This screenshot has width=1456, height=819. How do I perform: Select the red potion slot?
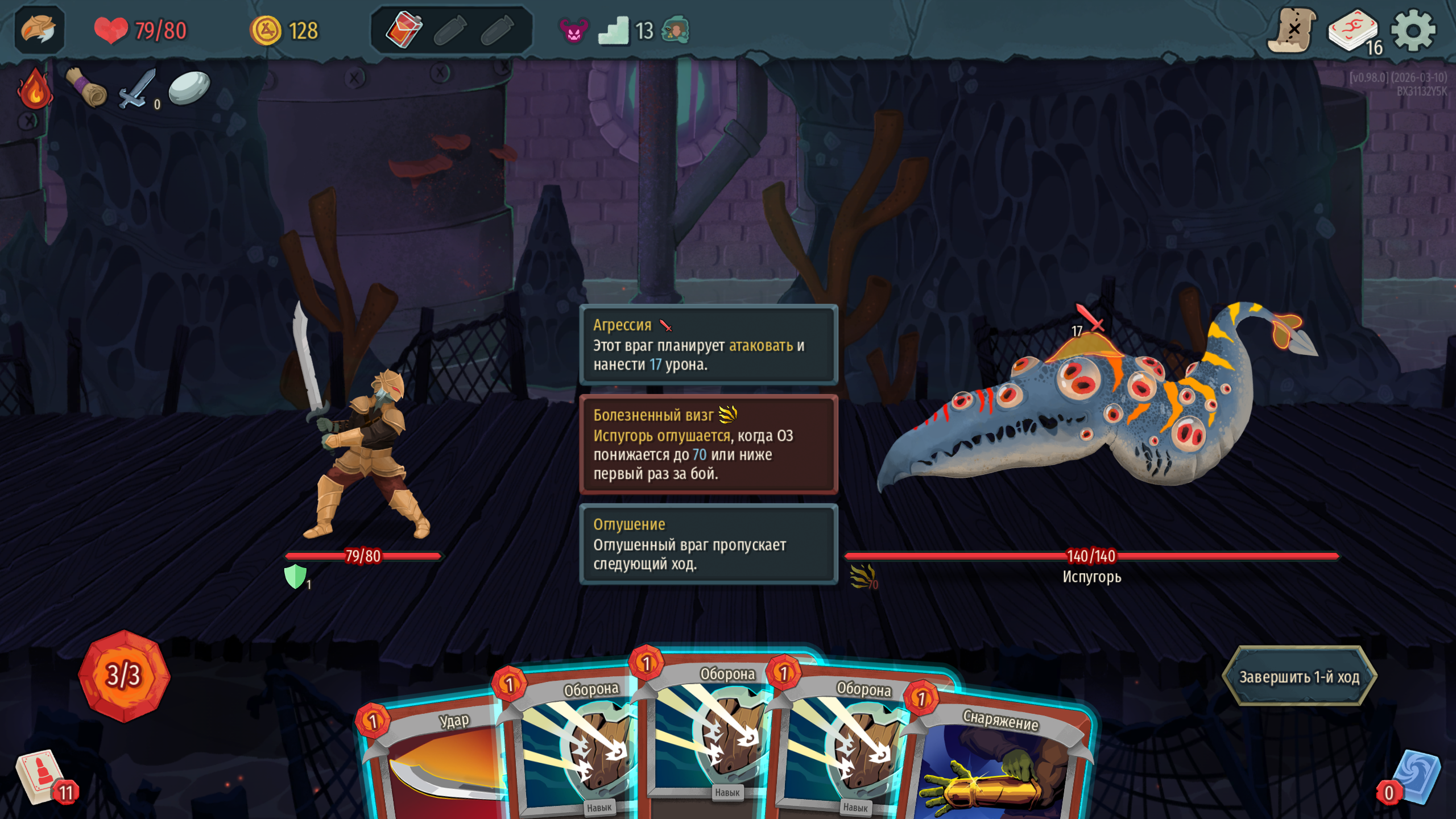tap(404, 30)
